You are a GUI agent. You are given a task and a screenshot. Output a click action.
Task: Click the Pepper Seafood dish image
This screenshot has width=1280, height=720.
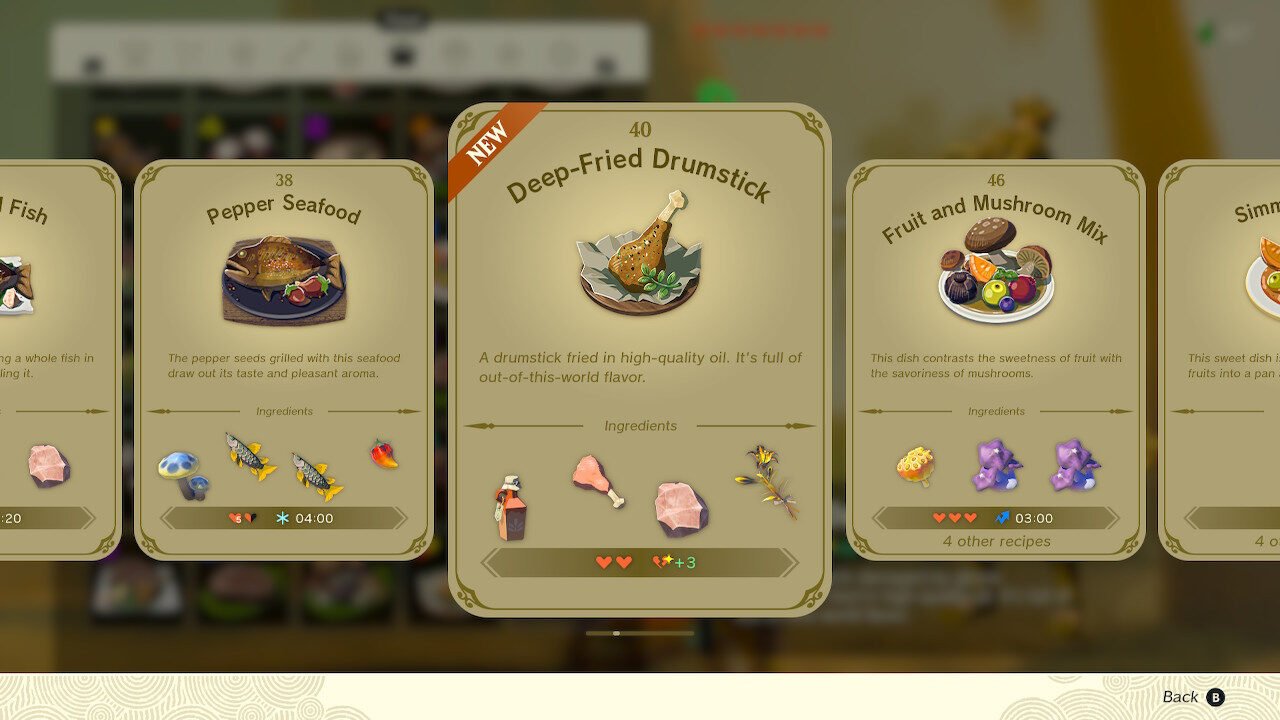284,280
